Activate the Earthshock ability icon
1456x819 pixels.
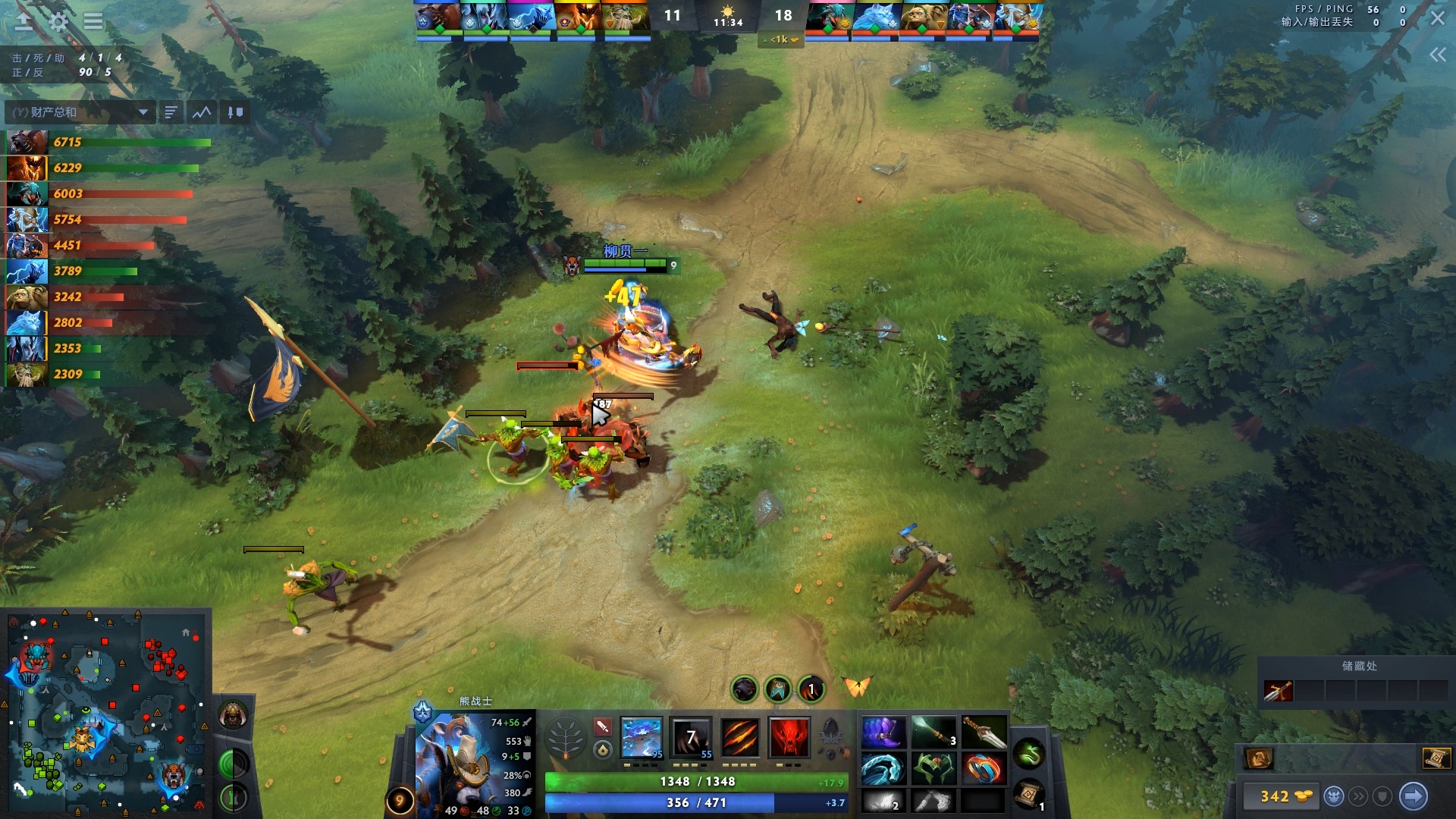pos(642,737)
